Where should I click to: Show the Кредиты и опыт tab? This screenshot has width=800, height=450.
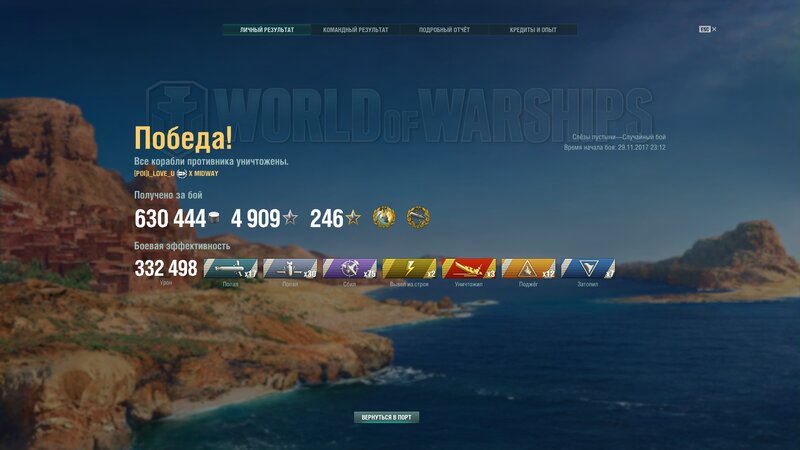[x=533, y=30]
